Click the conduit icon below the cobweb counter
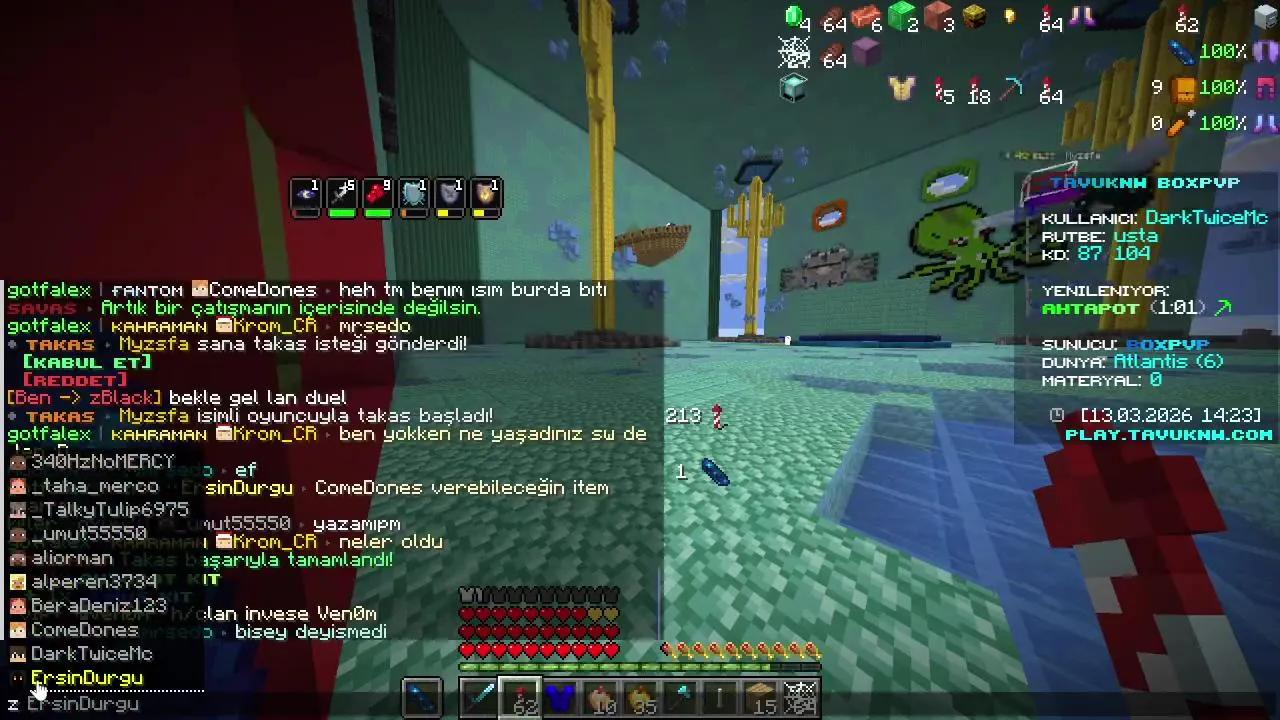The width and height of the screenshot is (1280, 720). point(793,88)
